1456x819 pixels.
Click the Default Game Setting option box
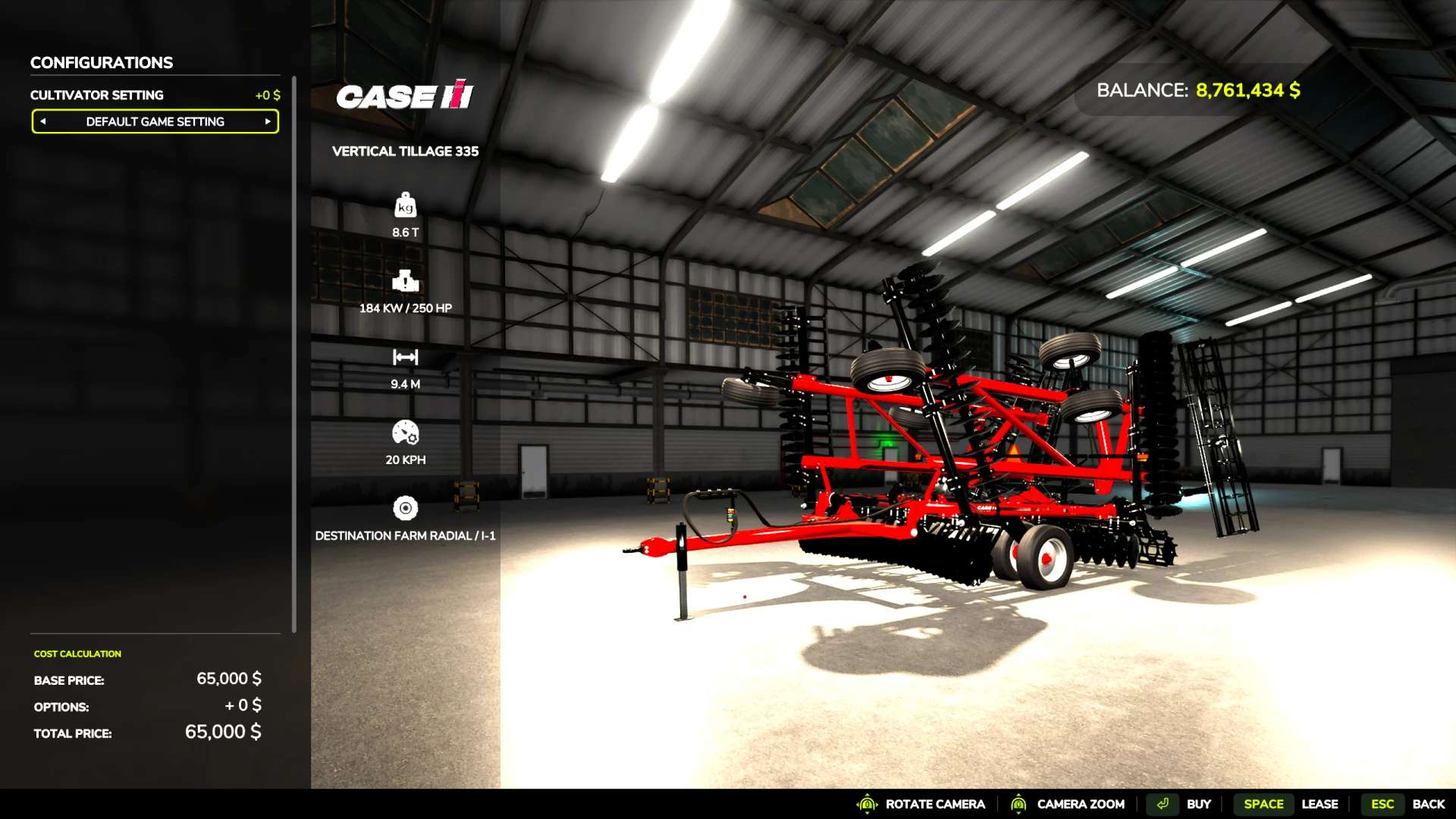click(155, 121)
